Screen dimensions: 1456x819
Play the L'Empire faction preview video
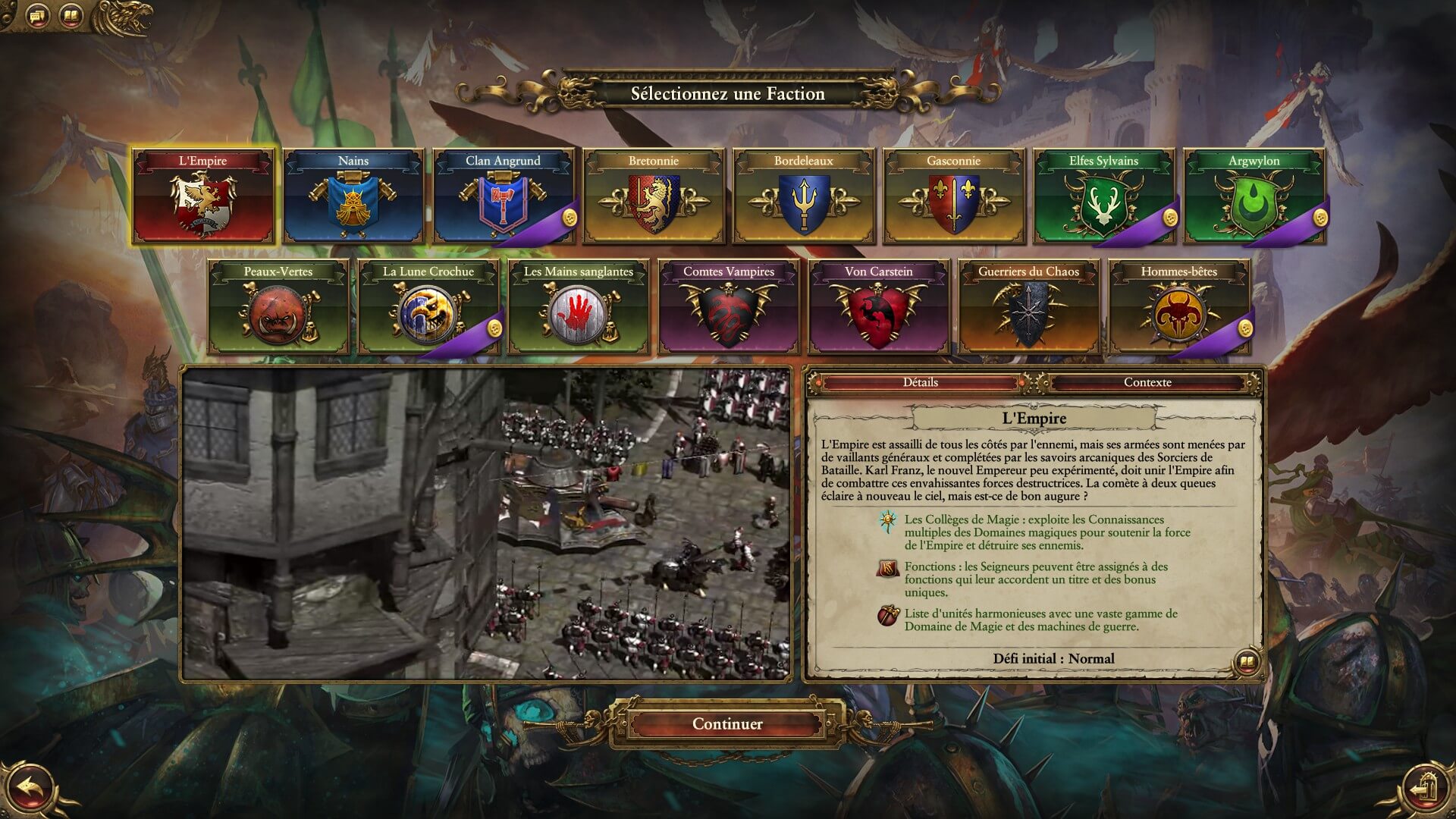pyautogui.click(x=486, y=524)
